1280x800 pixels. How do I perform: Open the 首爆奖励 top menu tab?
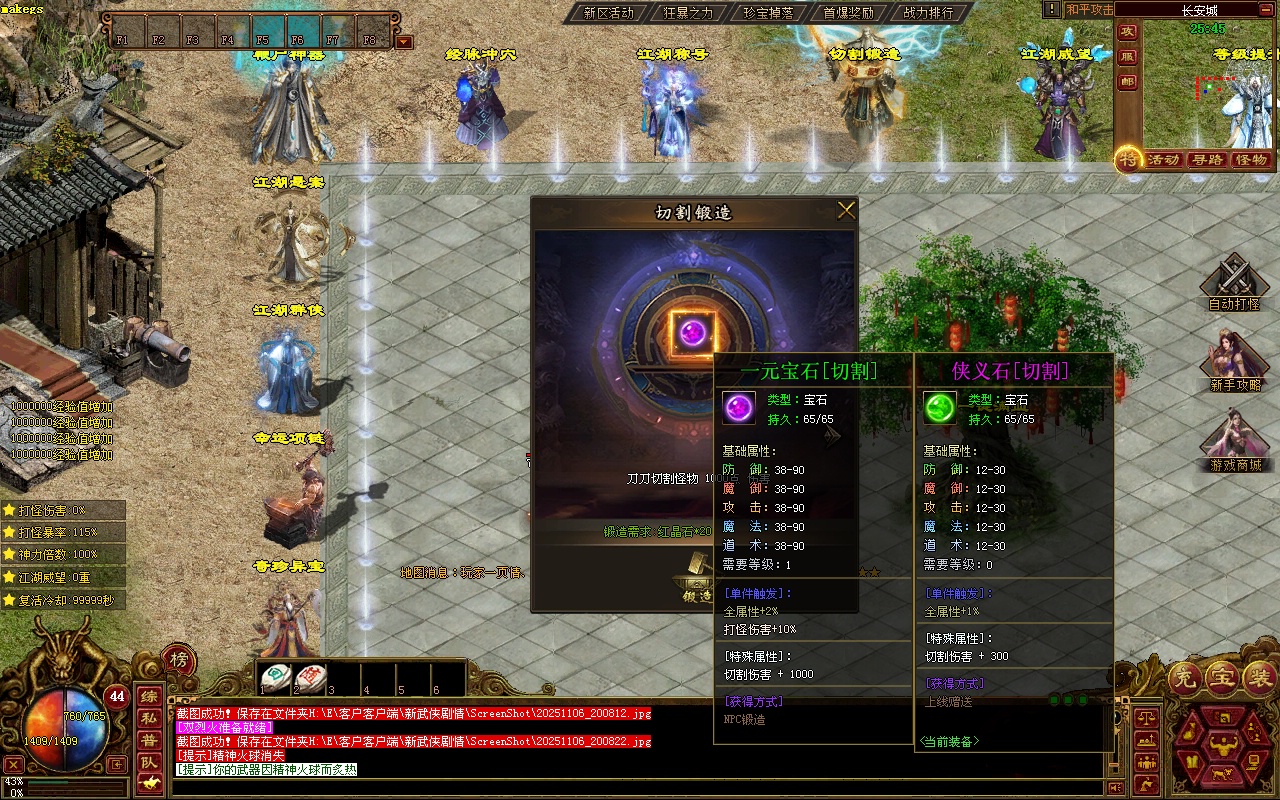coord(848,13)
